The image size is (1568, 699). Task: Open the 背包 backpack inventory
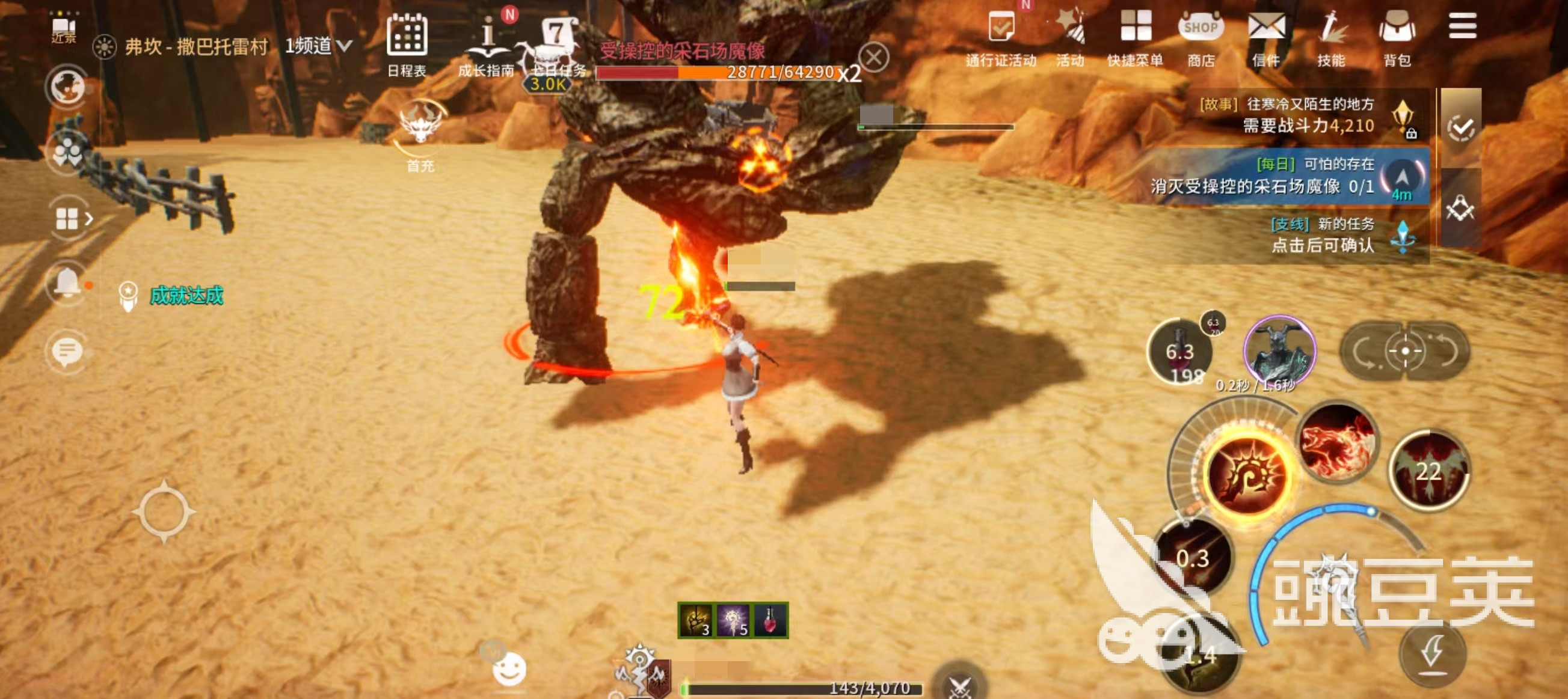tap(1397, 37)
